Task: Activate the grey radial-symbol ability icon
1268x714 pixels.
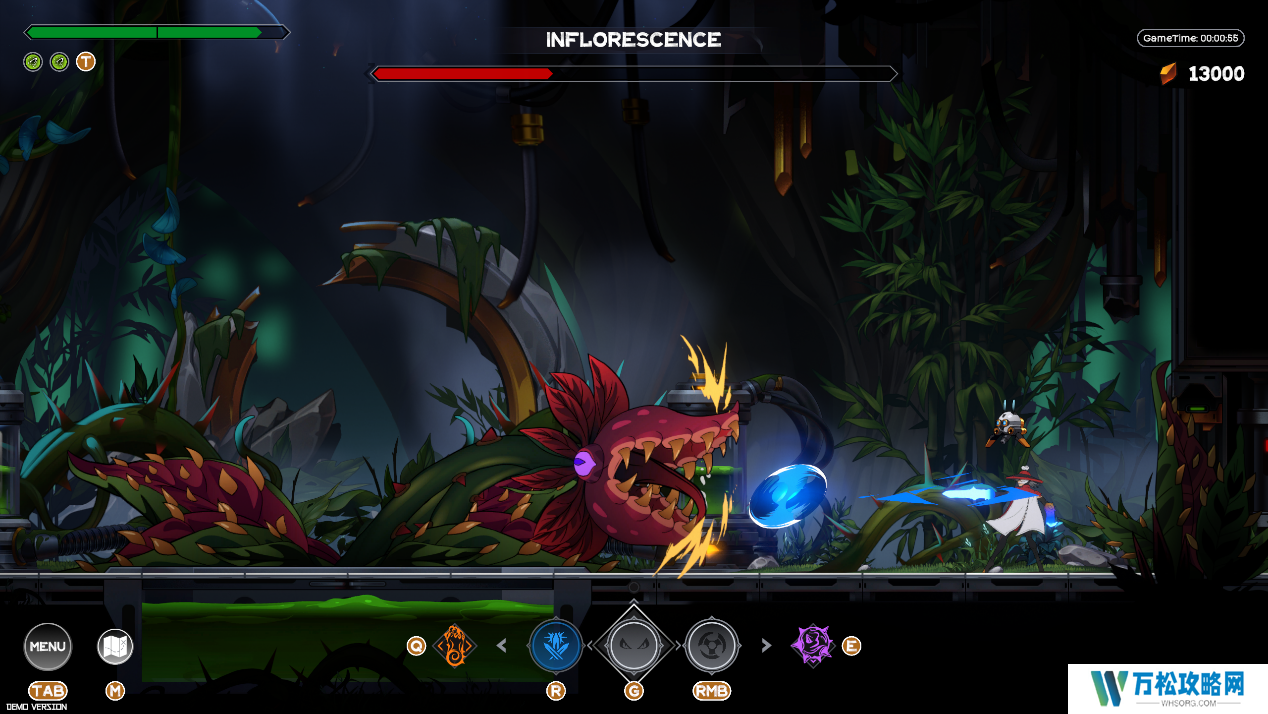Action: [x=712, y=646]
